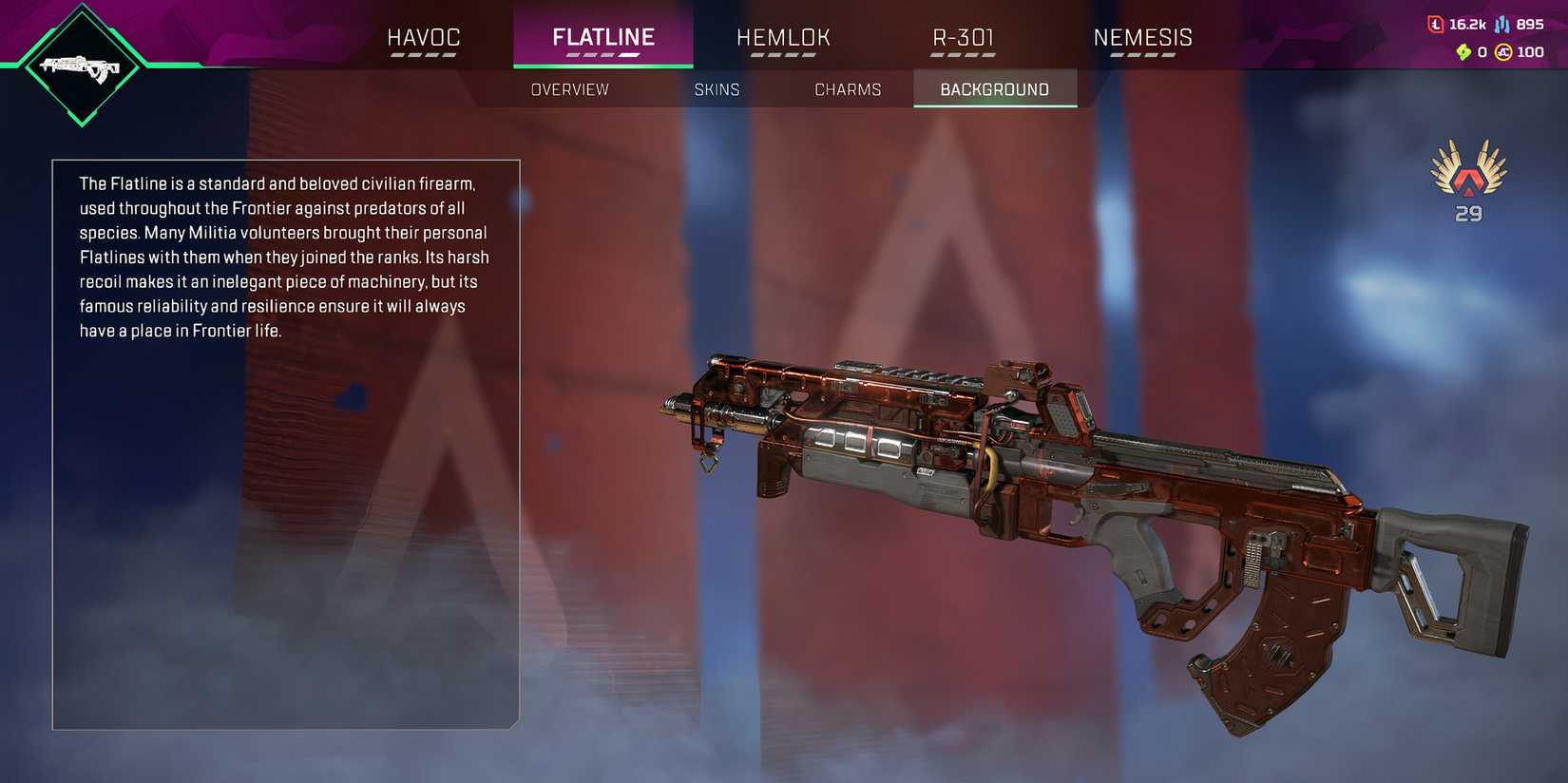Open the HAVOC weapon page

tap(424, 36)
